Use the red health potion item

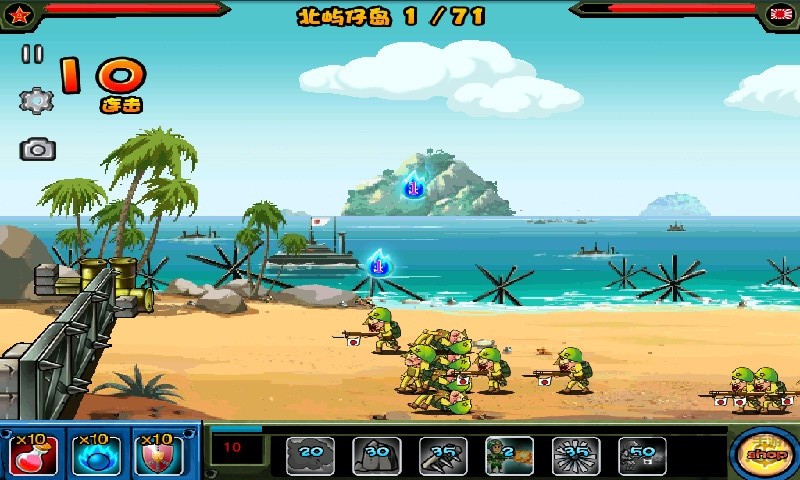(x=33, y=454)
